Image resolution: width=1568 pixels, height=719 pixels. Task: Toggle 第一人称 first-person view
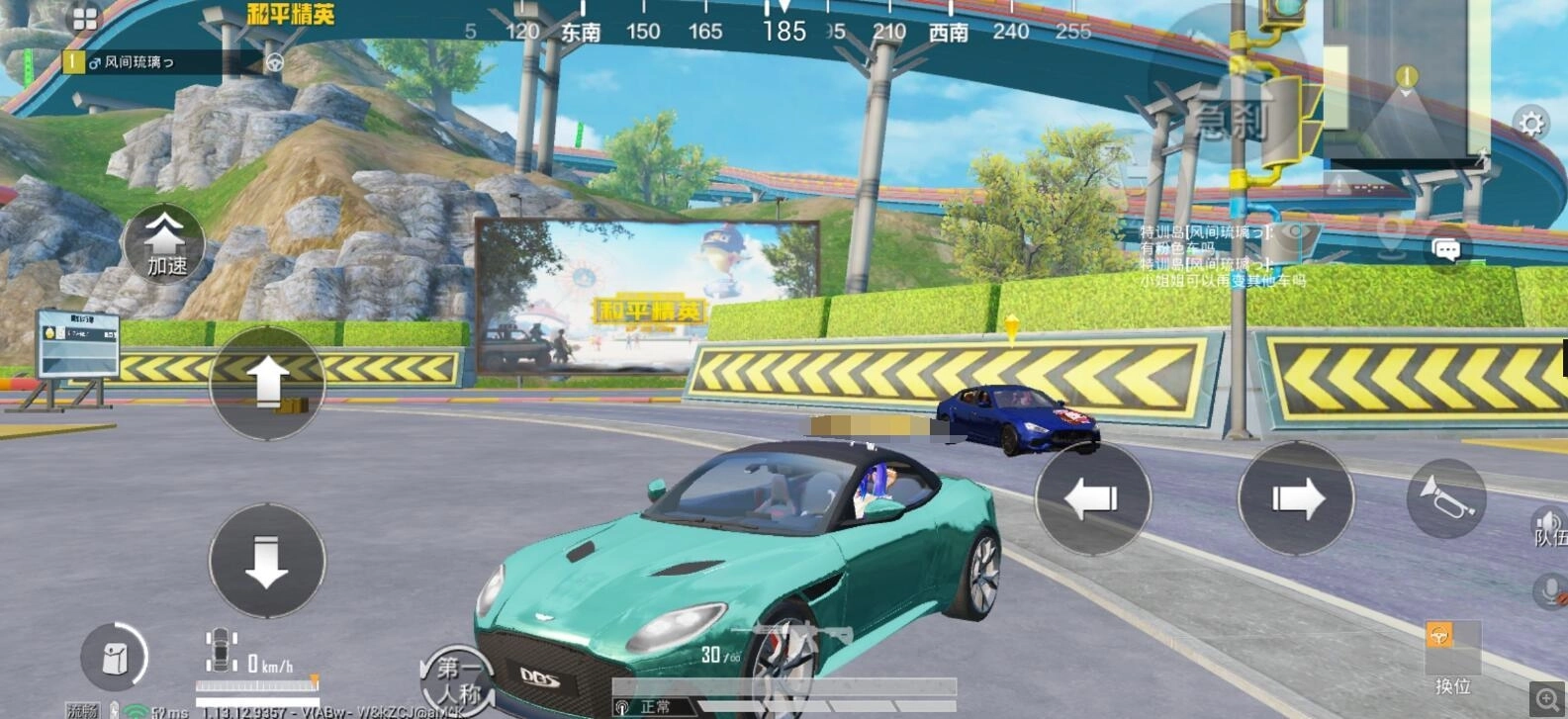tap(458, 678)
